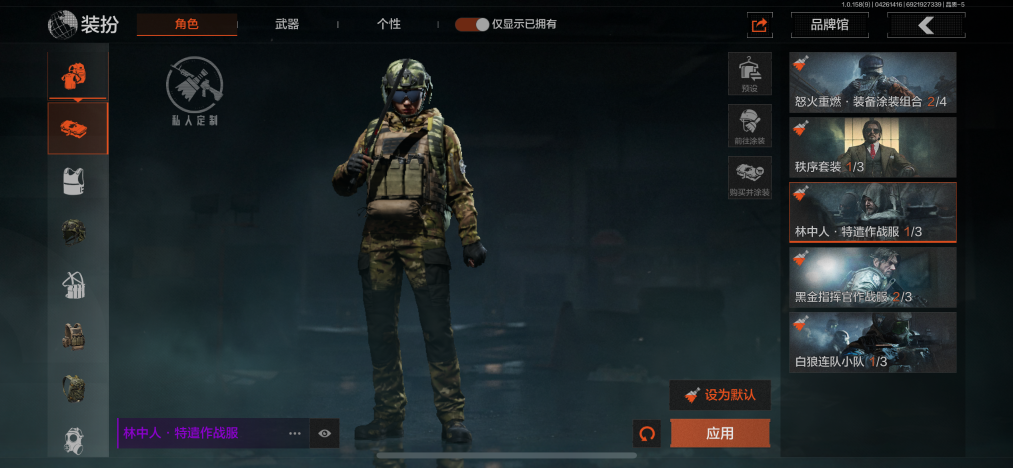Viewport: 1013px width, 468px height.
Task: Open the 私人定制 custom paint icon
Action: [x=194, y=91]
